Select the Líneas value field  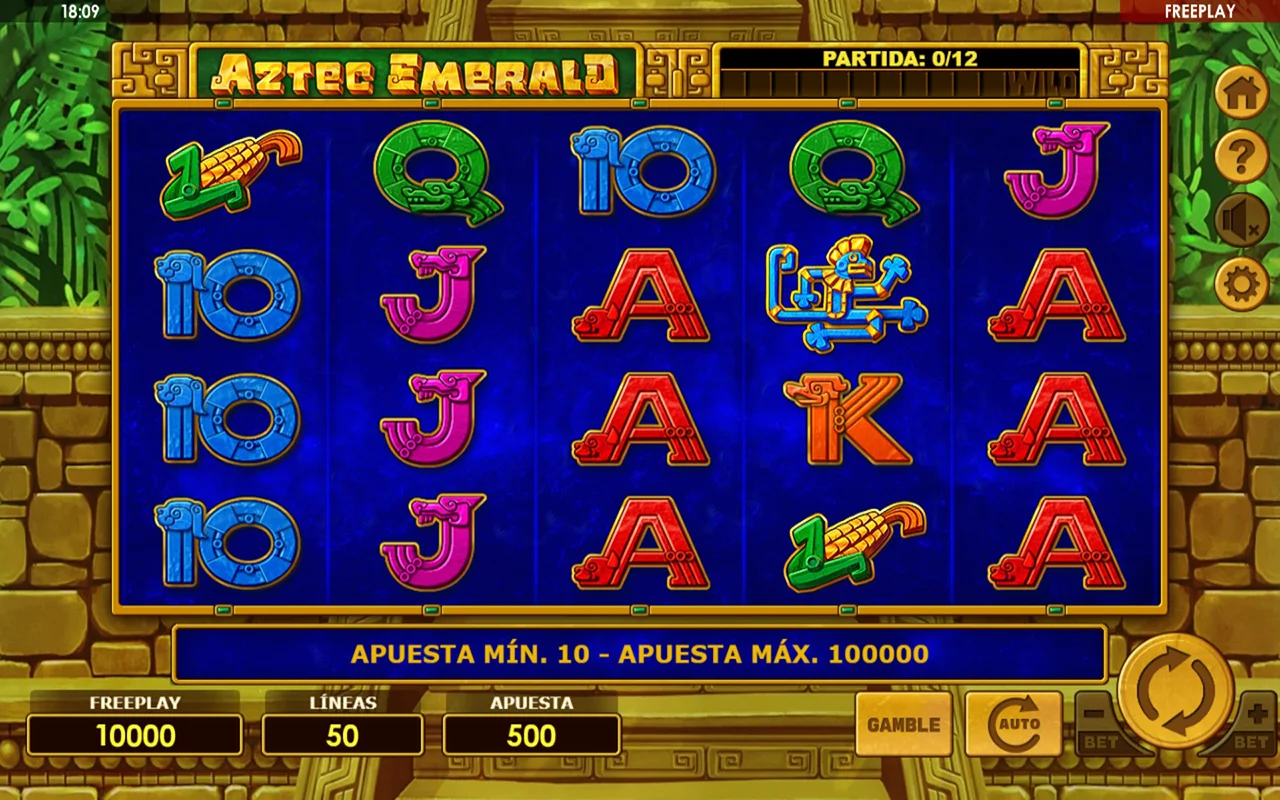[342, 735]
